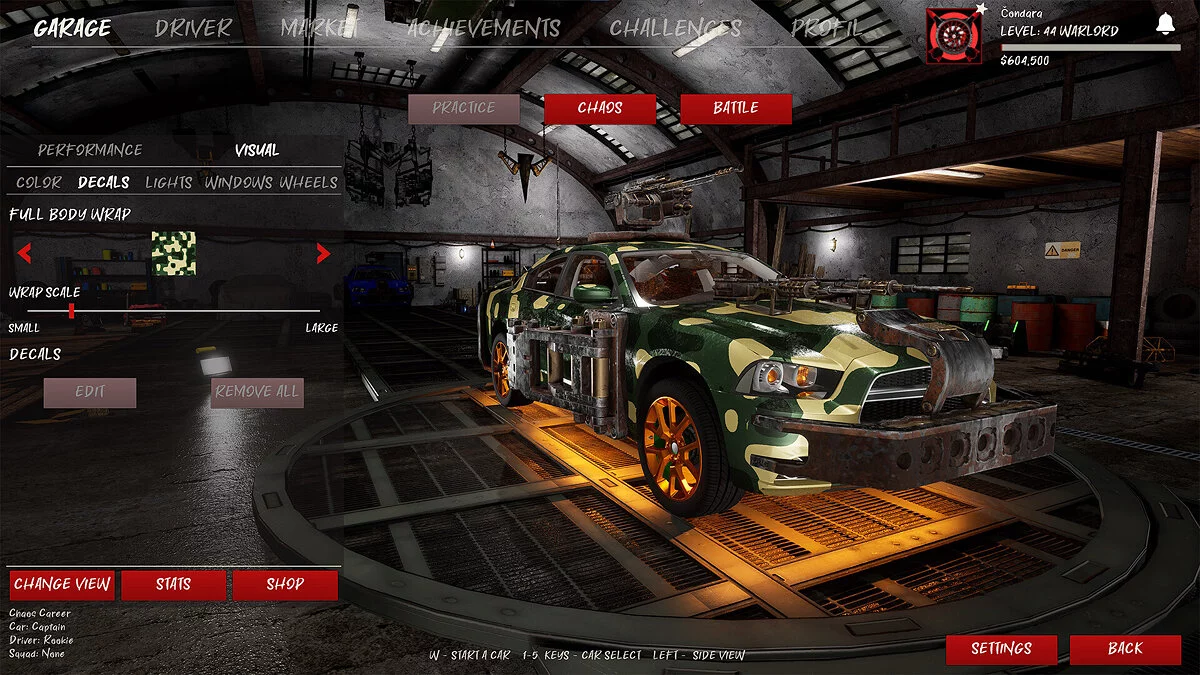Select the Practice mode button

click(464, 108)
